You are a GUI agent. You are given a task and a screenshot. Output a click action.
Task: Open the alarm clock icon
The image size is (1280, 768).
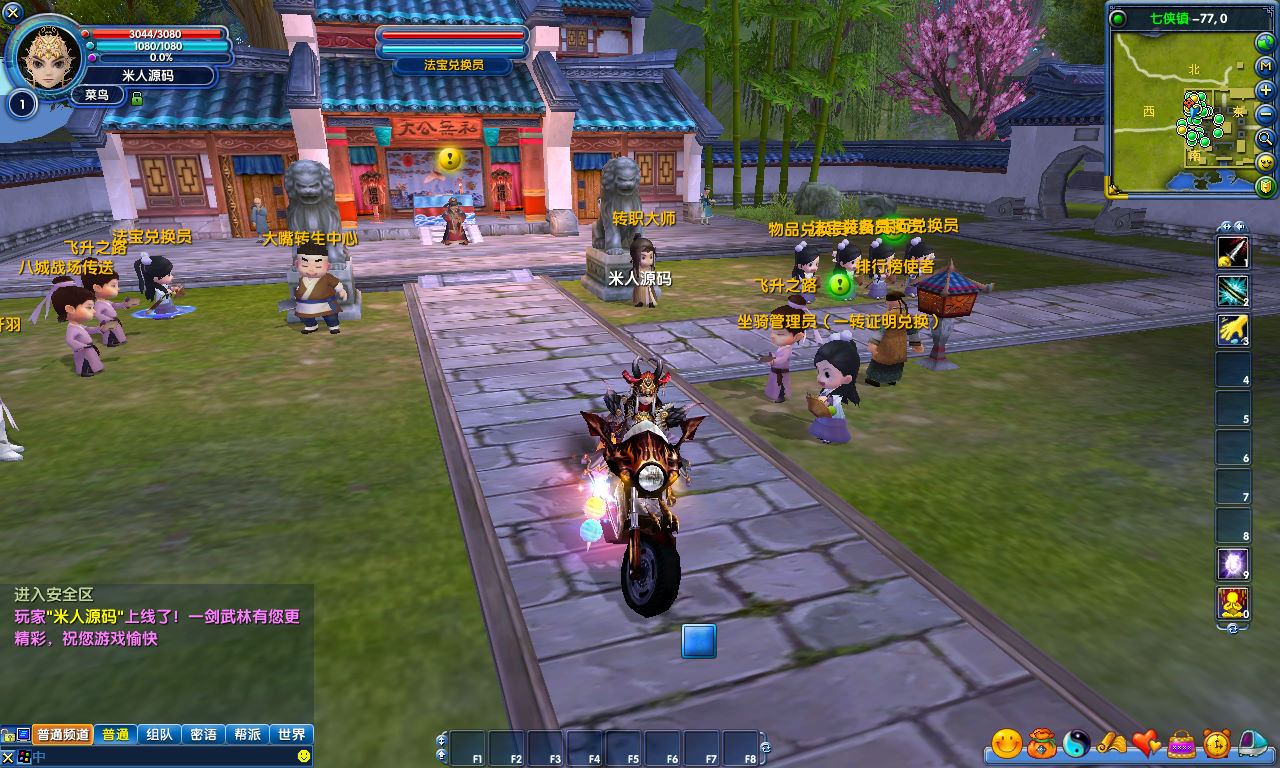coord(1217,743)
